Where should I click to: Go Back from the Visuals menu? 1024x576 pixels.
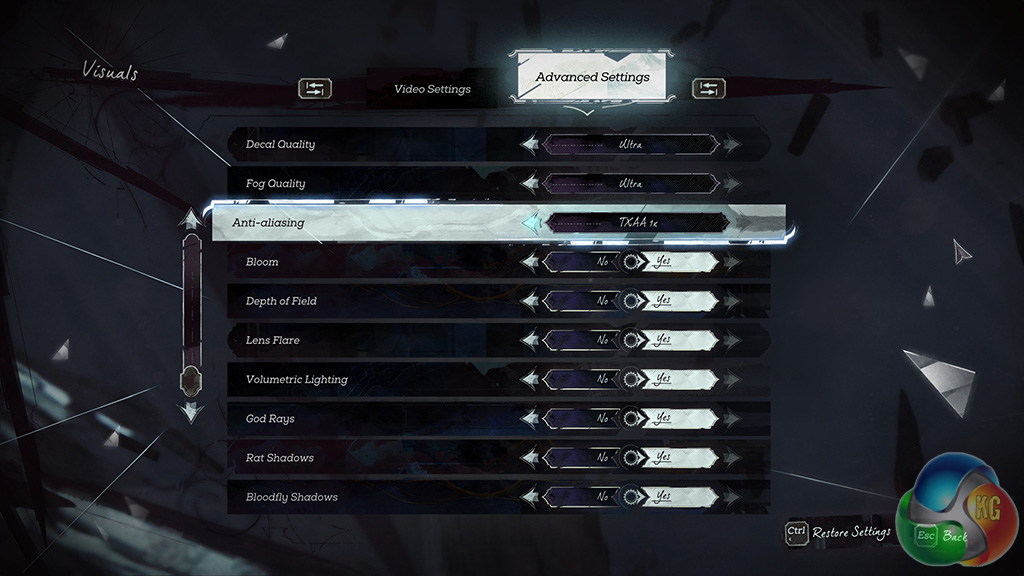(x=942, y=536)
